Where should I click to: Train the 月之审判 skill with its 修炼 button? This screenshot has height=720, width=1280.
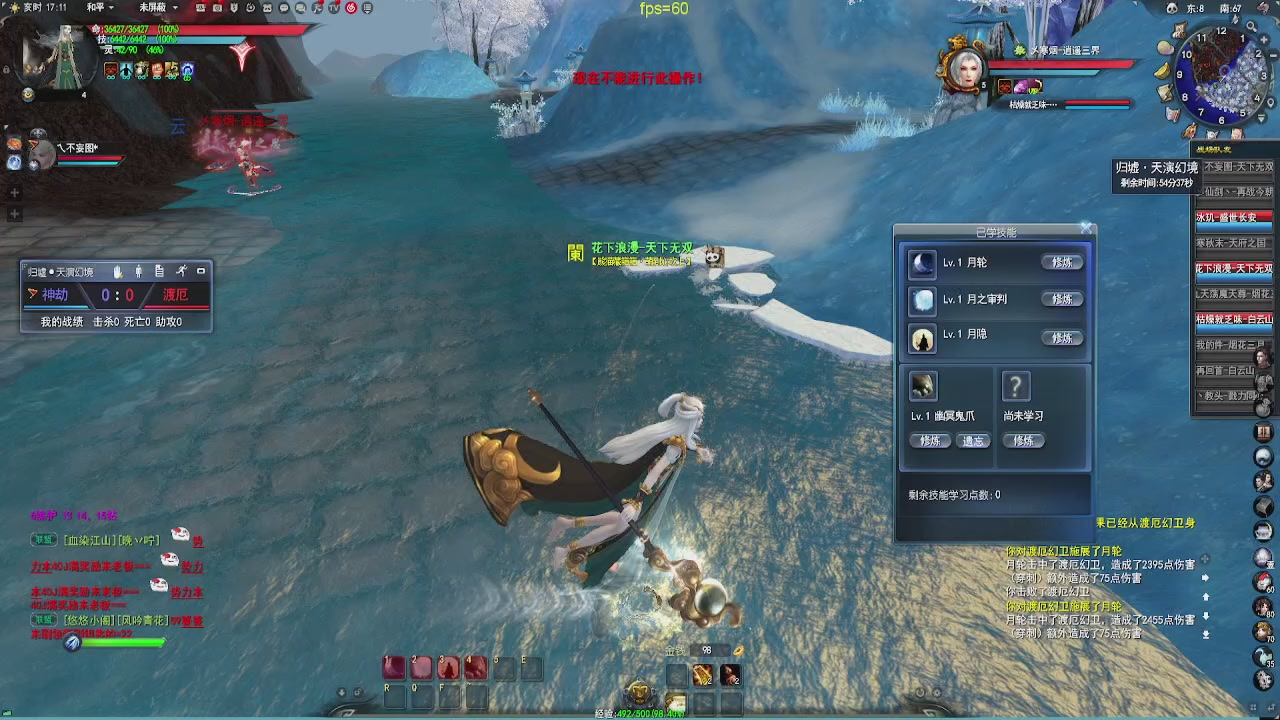[x=1062, y=299]
